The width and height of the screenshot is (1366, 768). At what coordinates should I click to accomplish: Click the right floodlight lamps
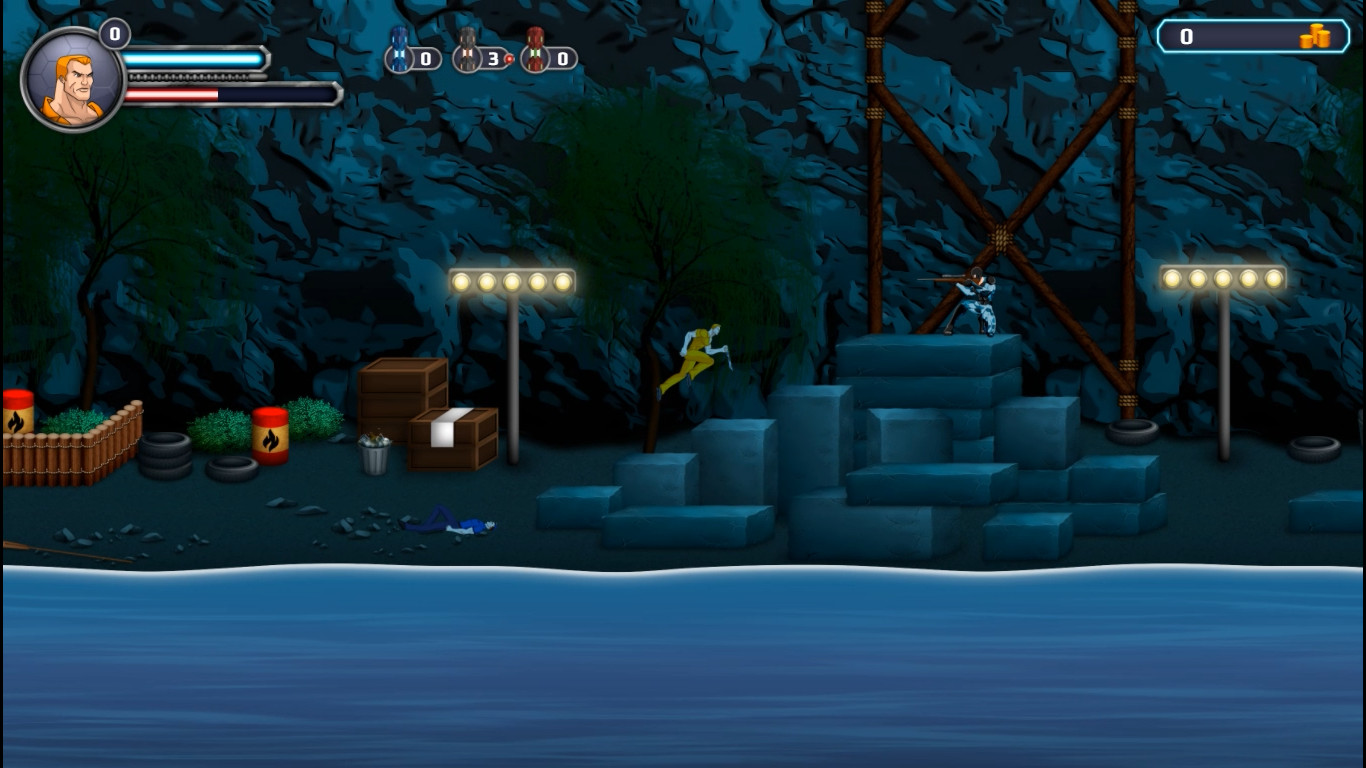(1222, 275)
